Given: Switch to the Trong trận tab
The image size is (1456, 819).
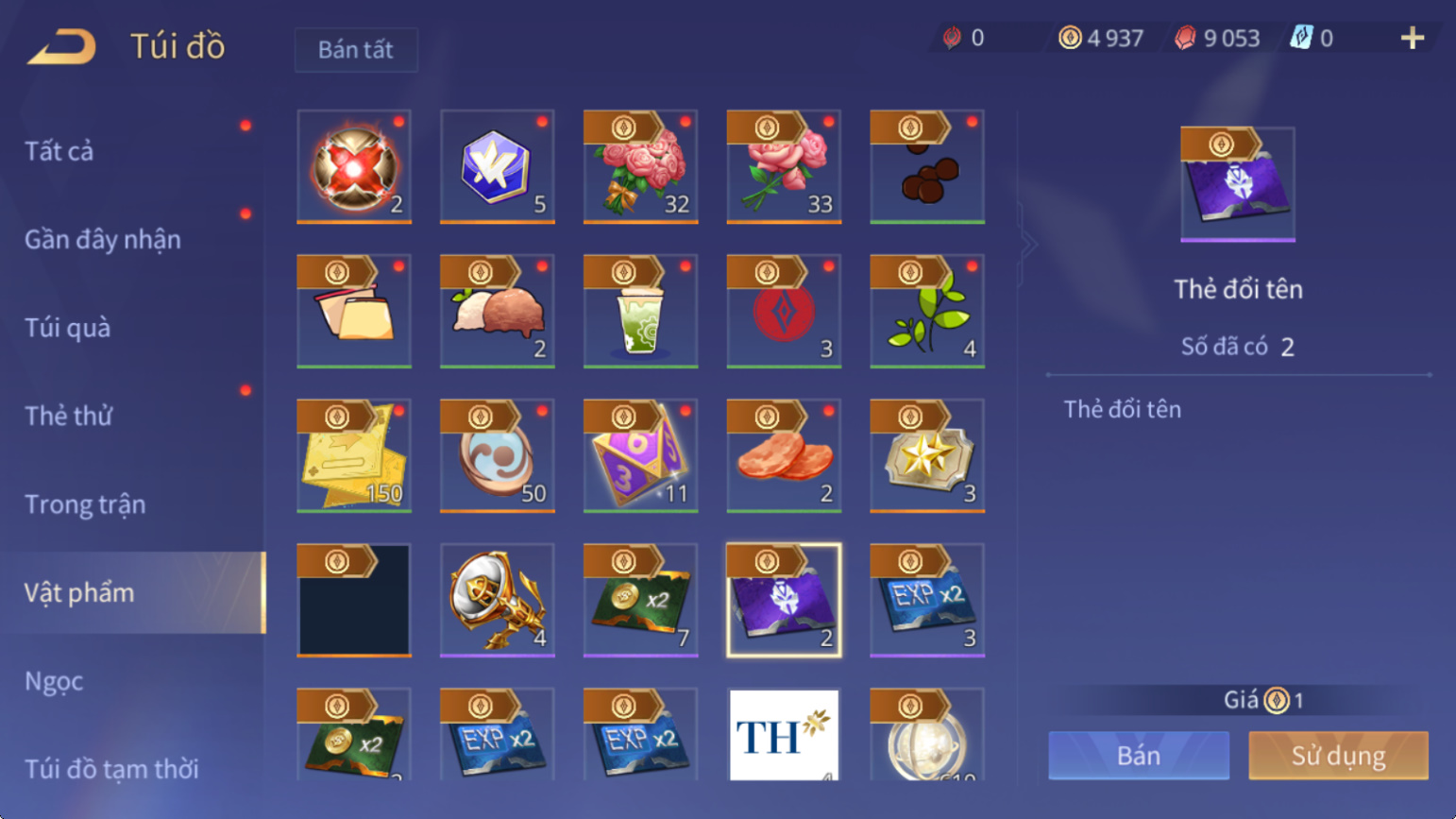Looking at the screenshot, I should click(x=85, y=504).
